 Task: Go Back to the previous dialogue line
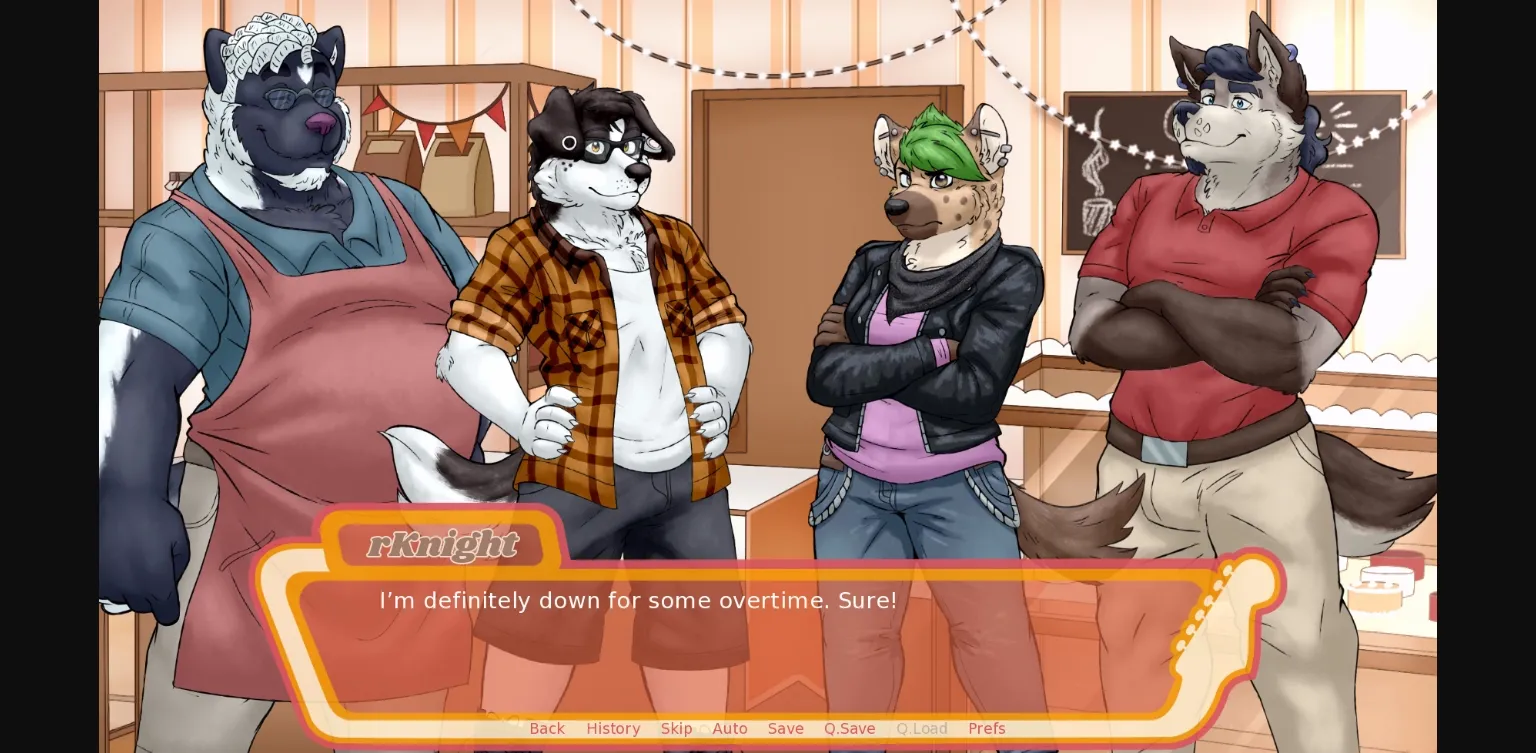click(x=546, y=728)
